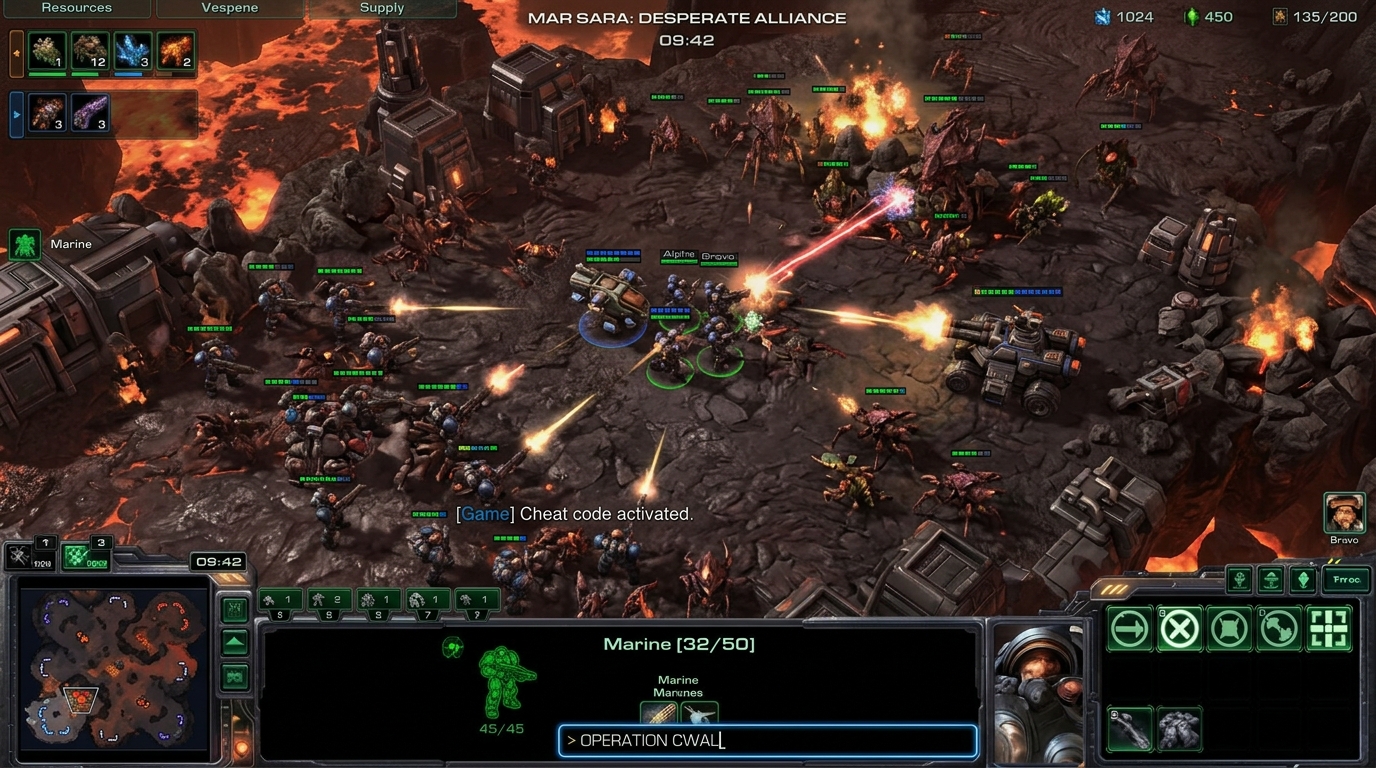Select Brovo's portrait on the right edge
Screen dimensions: 1376x768
click(x=1344, y=512)
